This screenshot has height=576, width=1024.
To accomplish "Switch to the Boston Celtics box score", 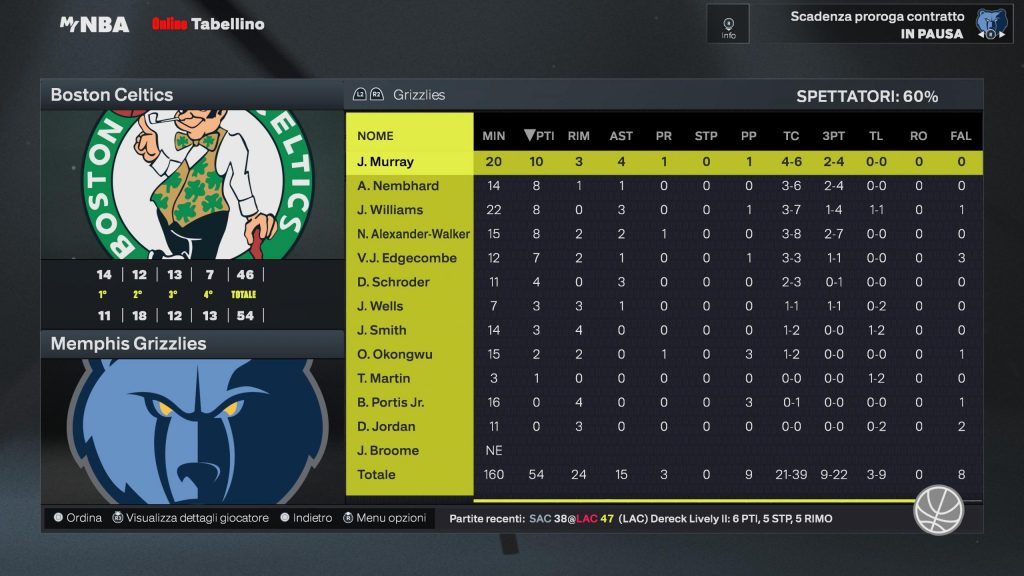I will coord(191,95).
